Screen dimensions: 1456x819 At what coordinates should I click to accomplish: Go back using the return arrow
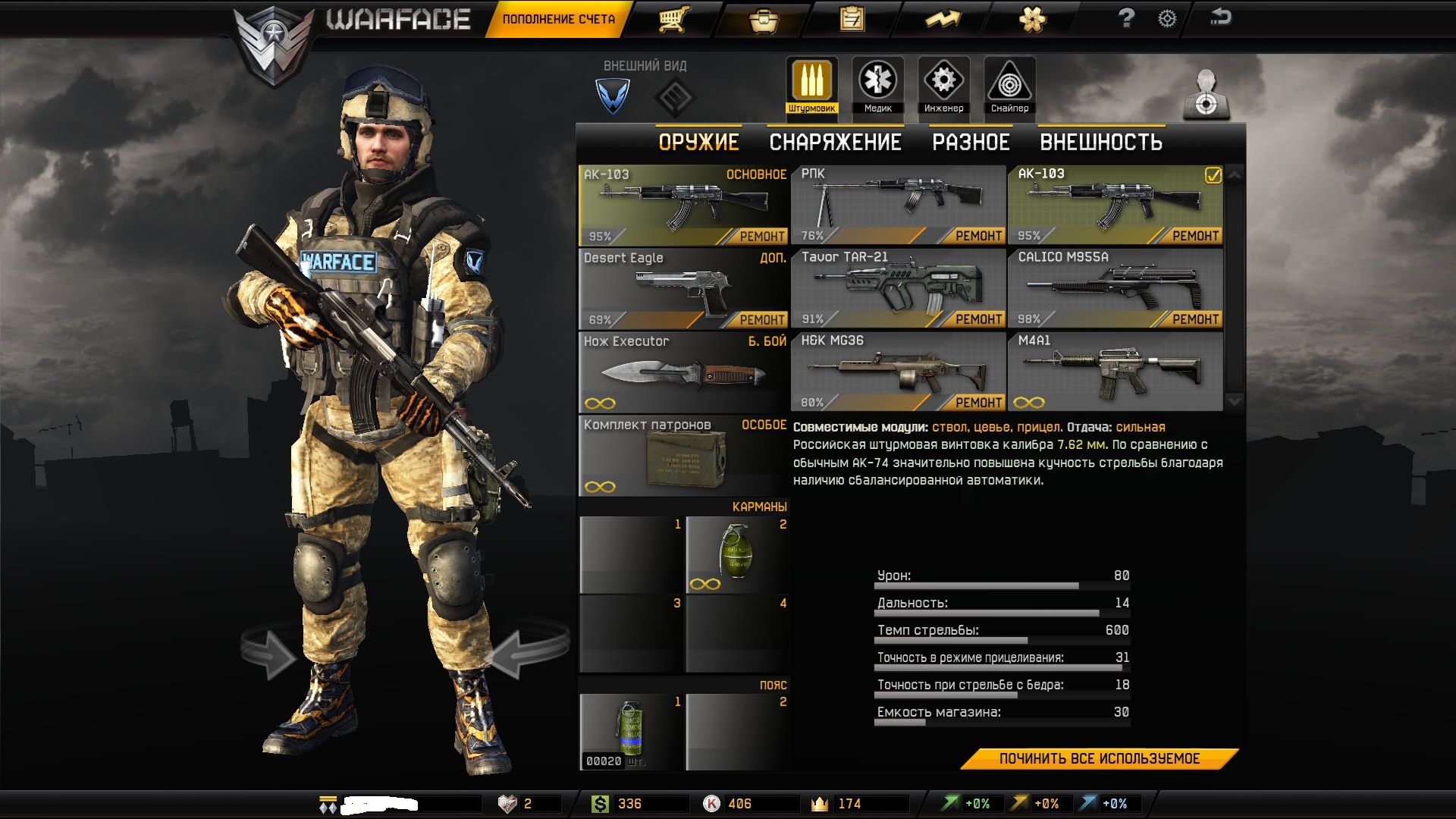[x=1220, y=17]
